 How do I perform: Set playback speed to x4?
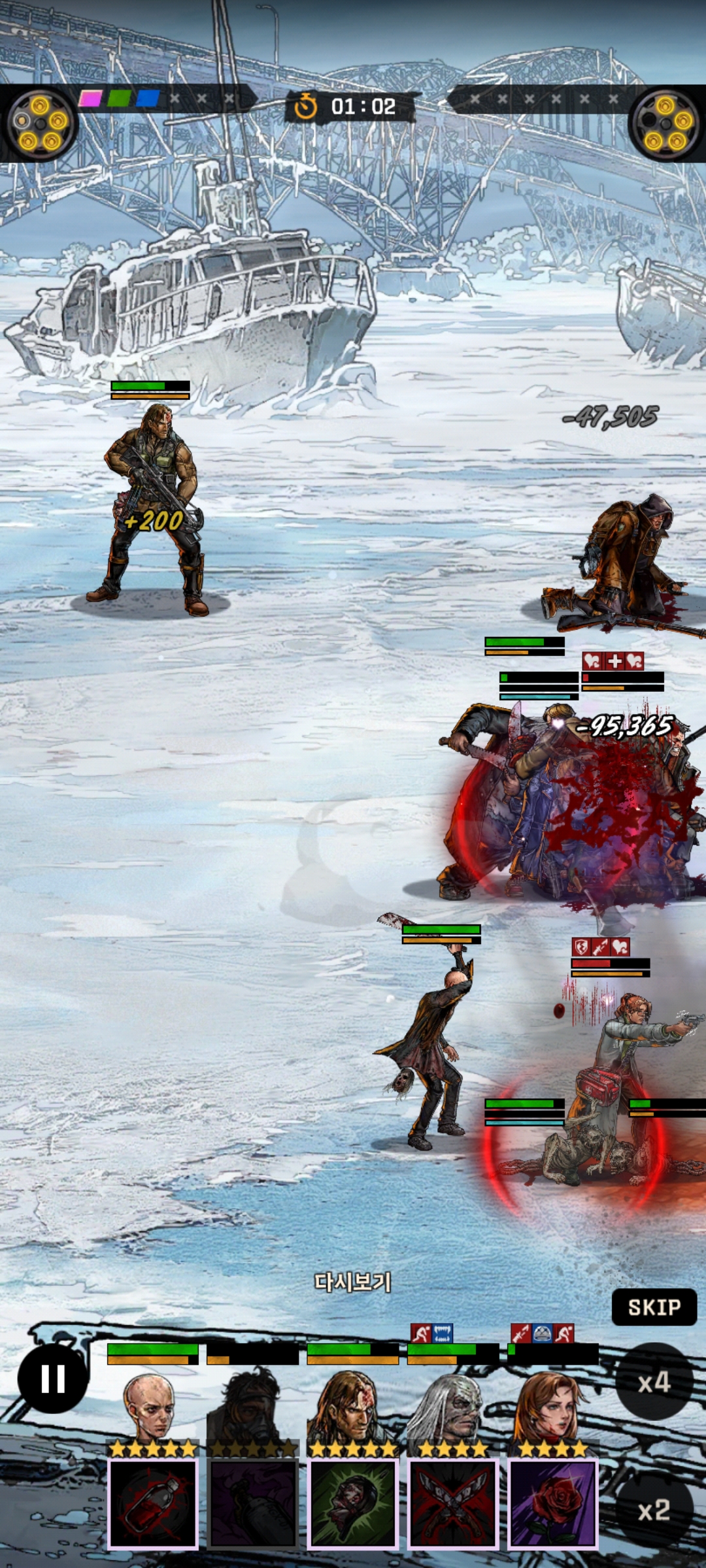click(653, 1382)
